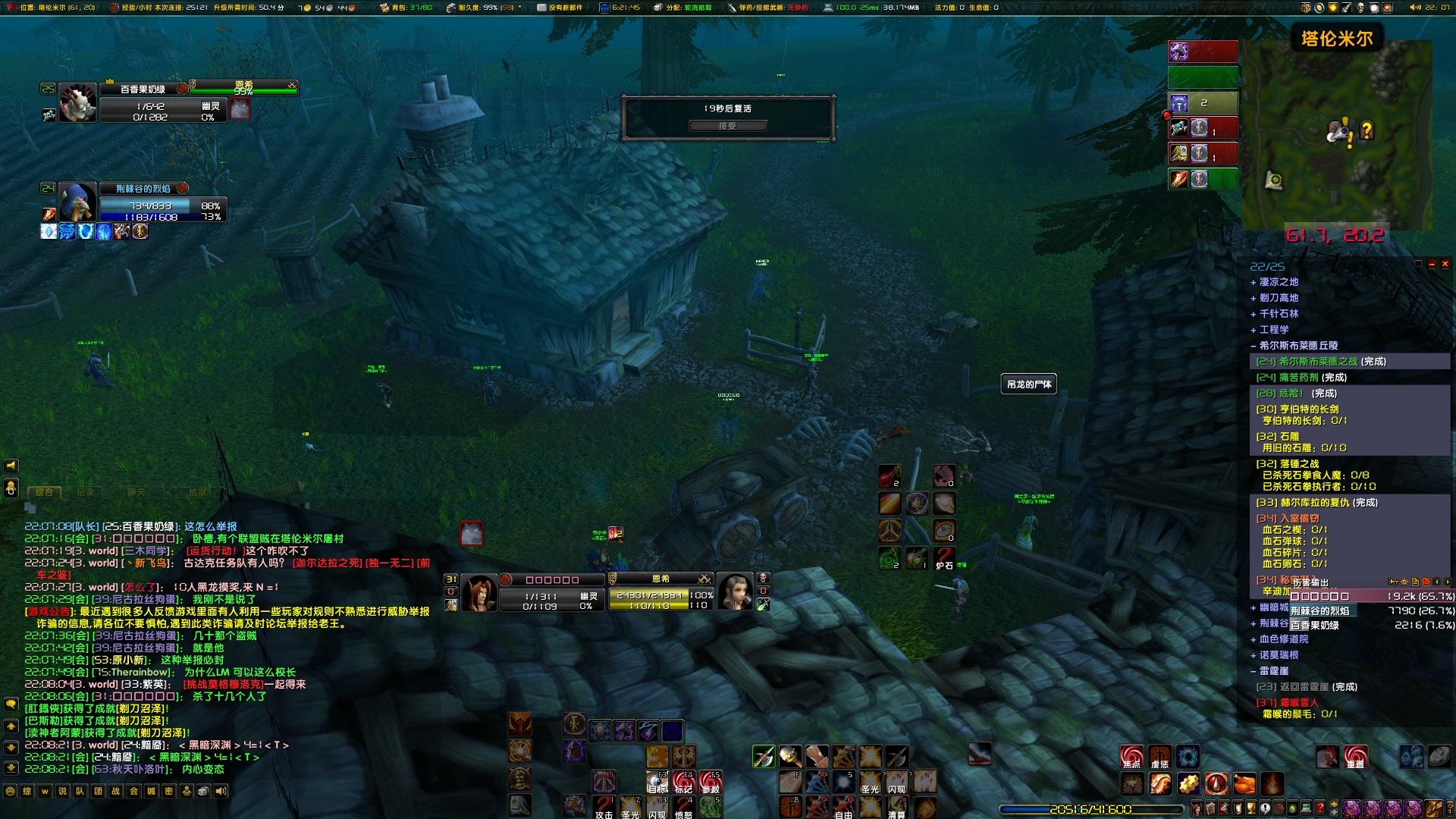Image resolution: width=1456 pixels, height=819 pixels.
Task: Choose the guild (会) chat channel button
Action: pyautogui.click(x=133, y=792)
